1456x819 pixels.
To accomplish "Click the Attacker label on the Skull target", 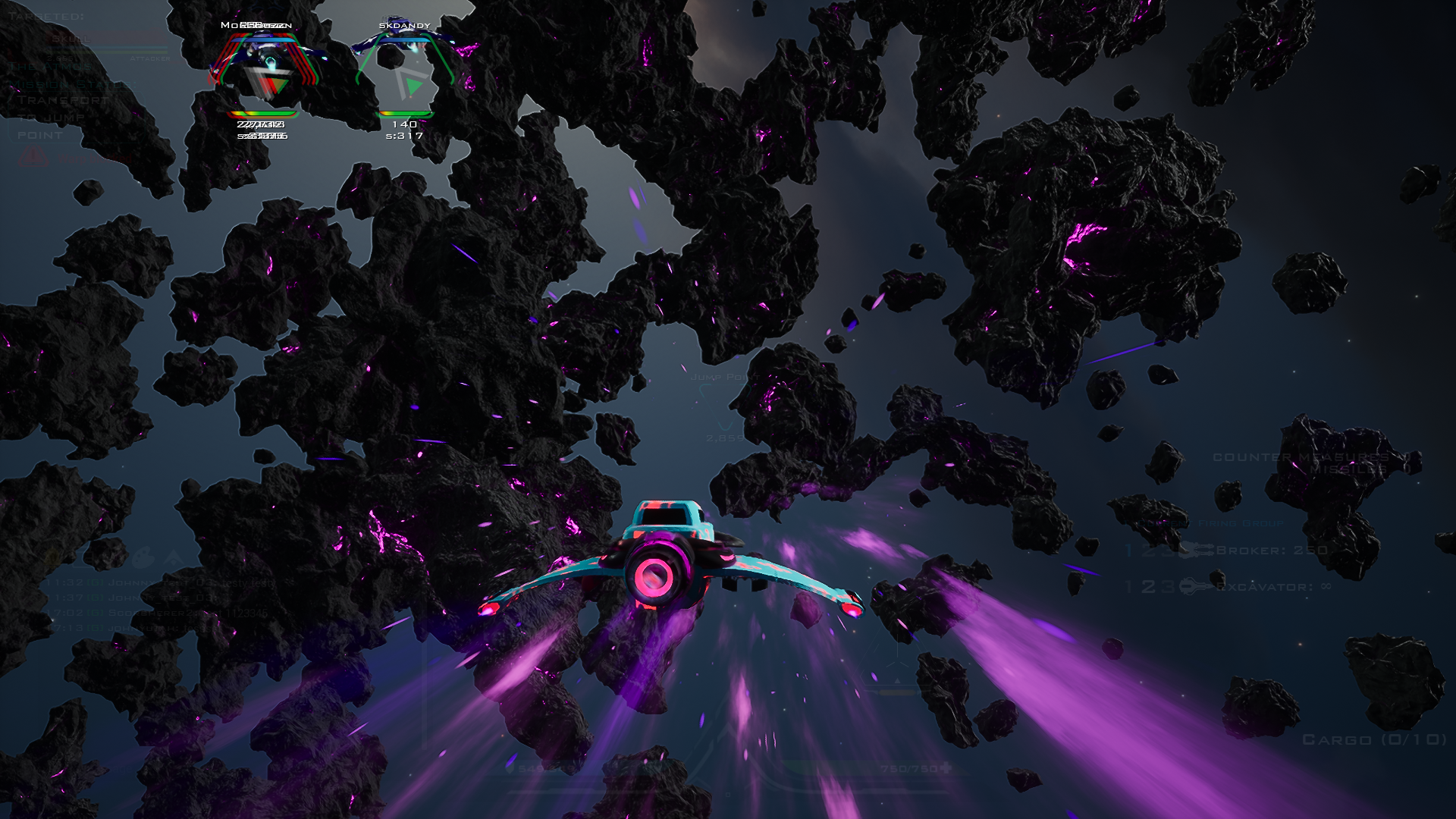I will pyautogui.click(x=149, y=58).
